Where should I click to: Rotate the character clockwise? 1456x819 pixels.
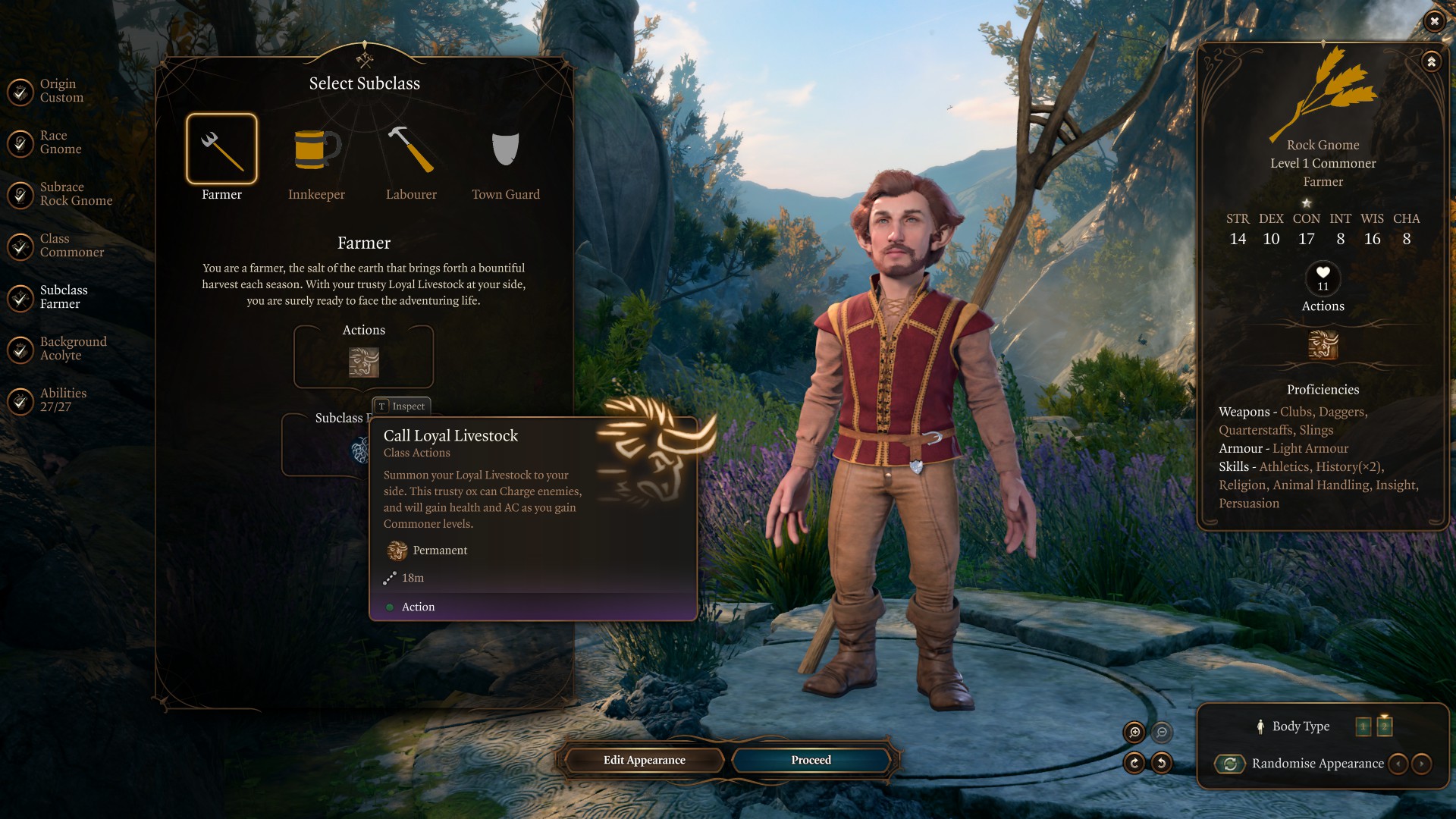click(1134, 763)
